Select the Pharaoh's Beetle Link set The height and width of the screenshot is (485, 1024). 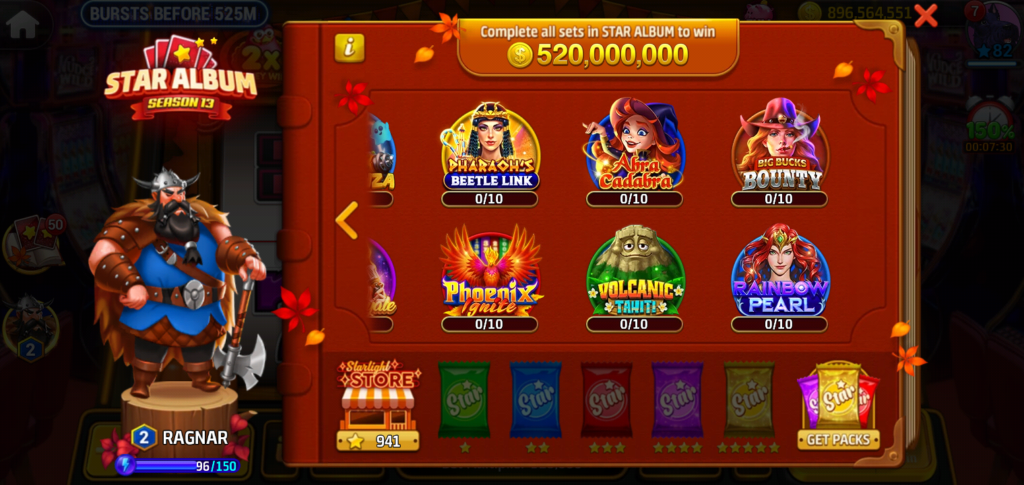click(x=490, y=150)
